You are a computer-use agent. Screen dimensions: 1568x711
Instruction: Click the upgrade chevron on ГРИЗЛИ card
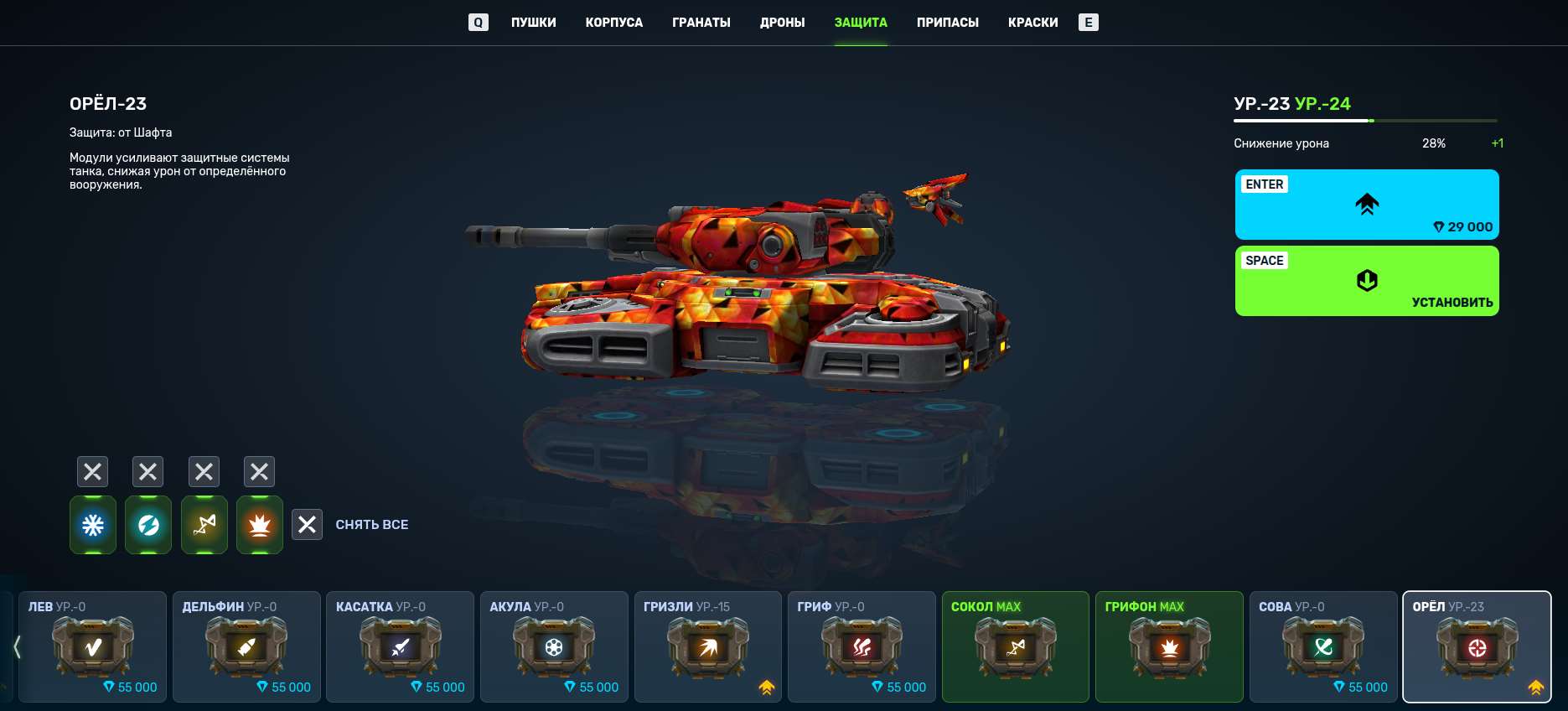tap(765, 686)
